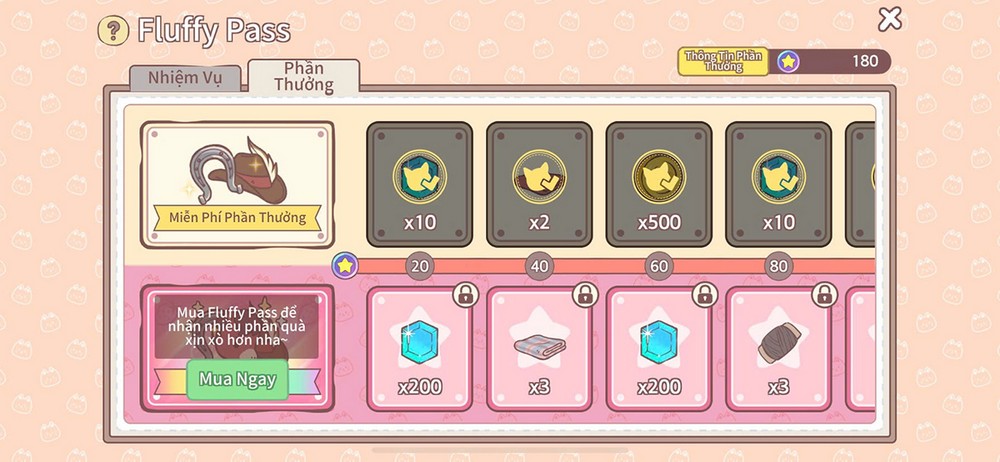Claim the x500 gold coin reward
The image size is (1000, 462).
tap(658, 184)
